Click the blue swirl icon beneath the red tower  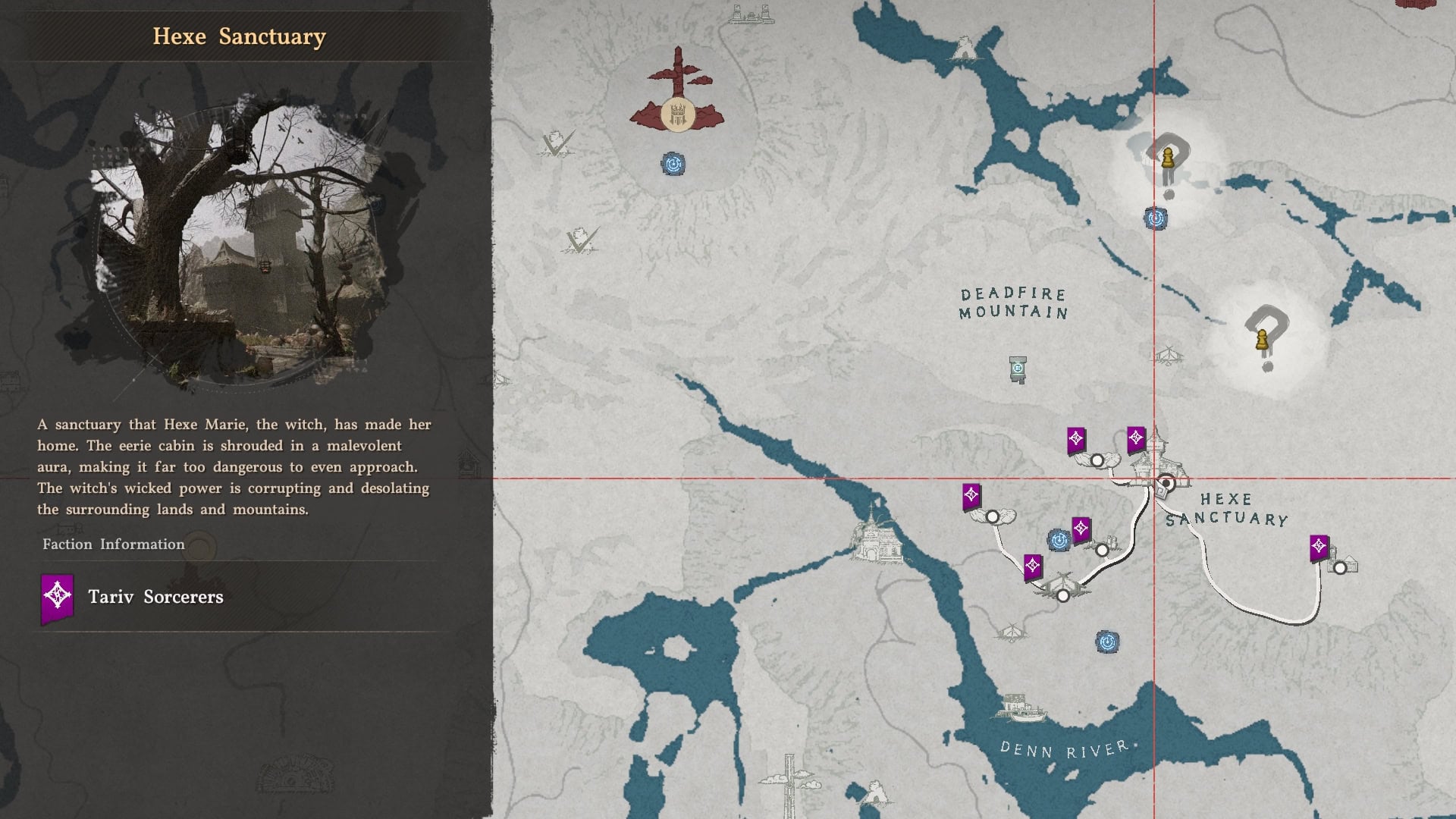coord(673,164)
